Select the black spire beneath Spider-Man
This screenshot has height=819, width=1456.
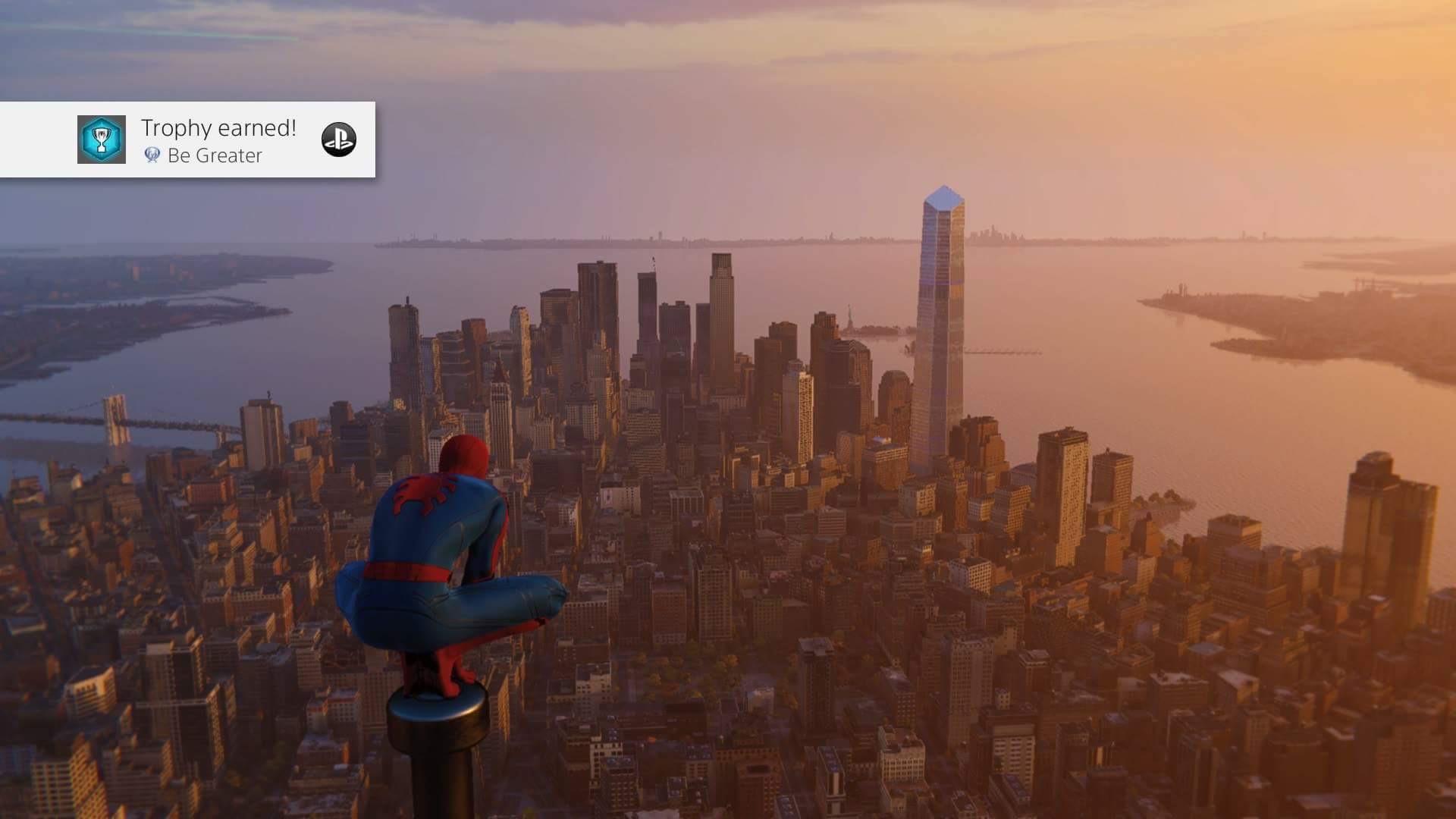438,766
